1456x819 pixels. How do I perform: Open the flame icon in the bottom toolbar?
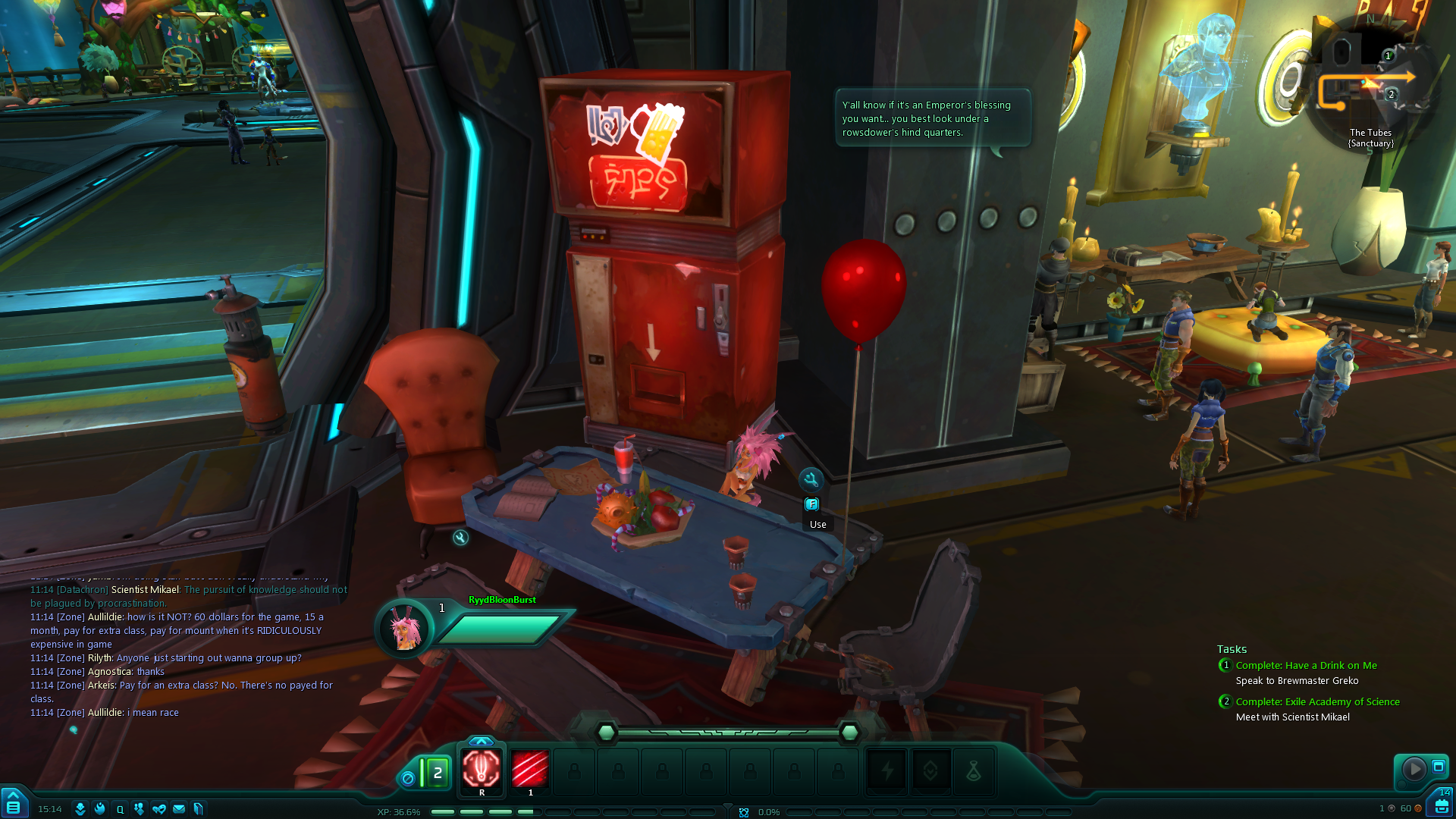coord(100,809)
